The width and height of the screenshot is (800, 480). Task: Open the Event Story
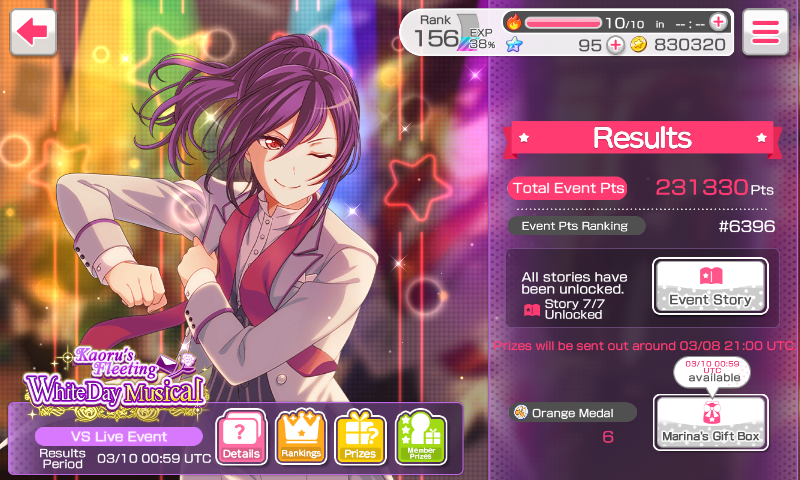[710, 287]
